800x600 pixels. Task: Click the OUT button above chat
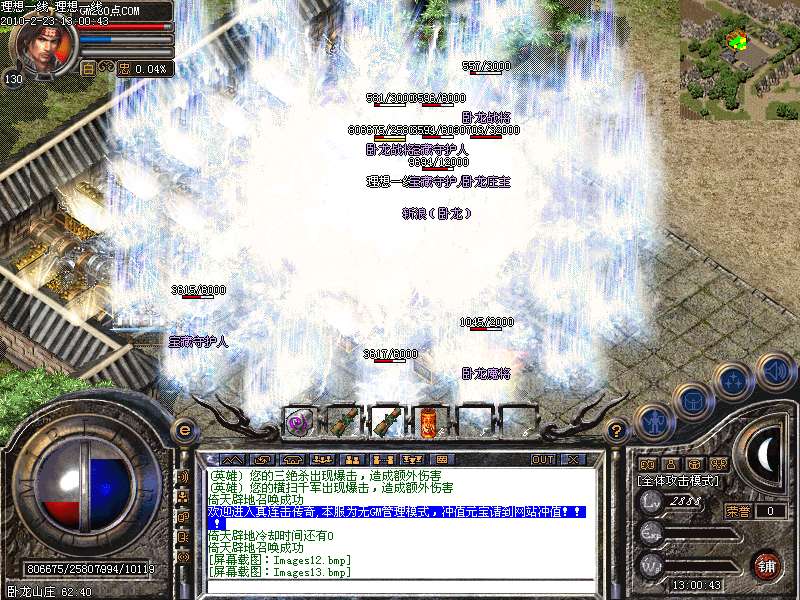(x=542, y=459)
